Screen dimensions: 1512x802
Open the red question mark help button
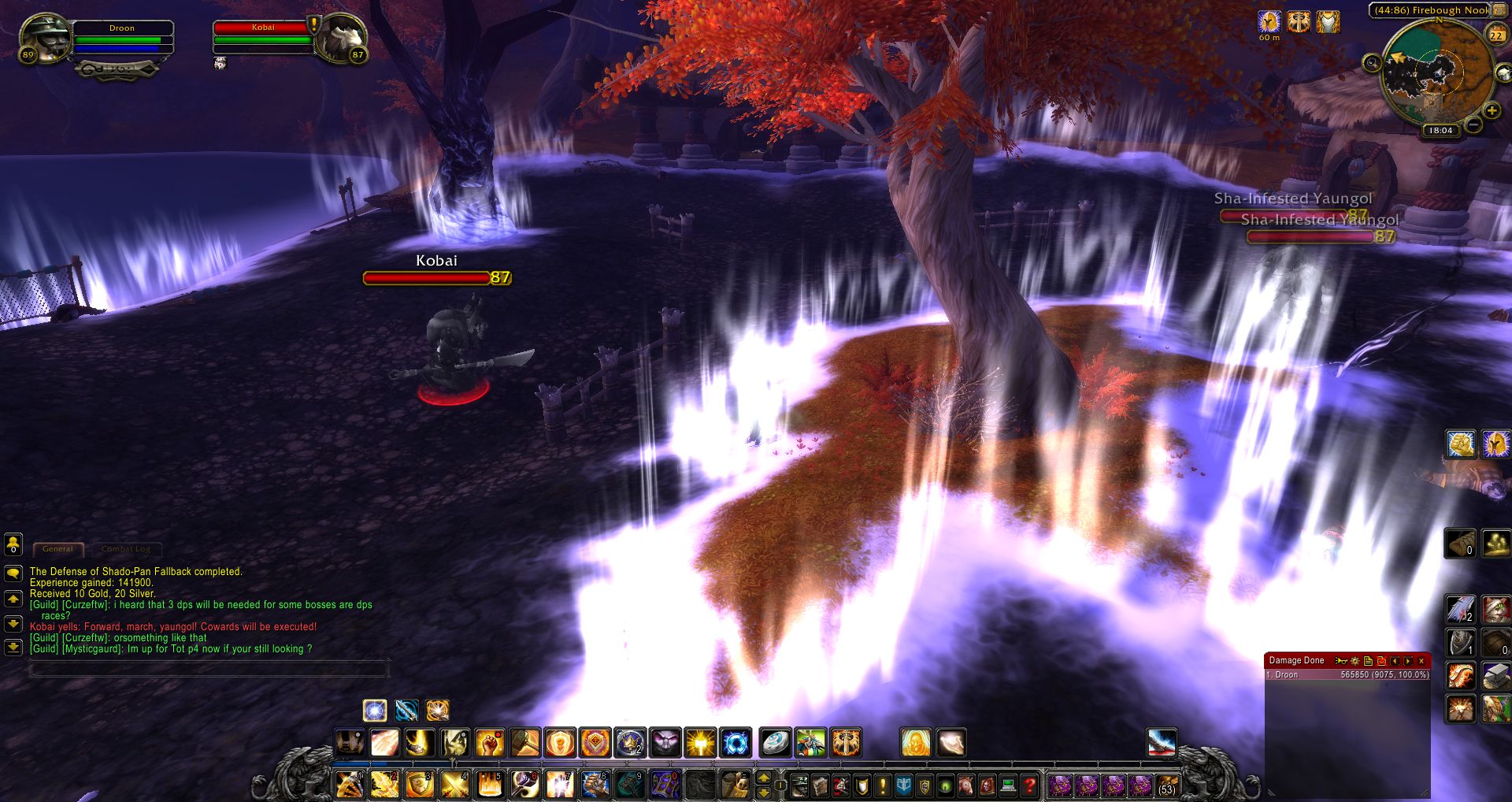(x=1028, y=785)
